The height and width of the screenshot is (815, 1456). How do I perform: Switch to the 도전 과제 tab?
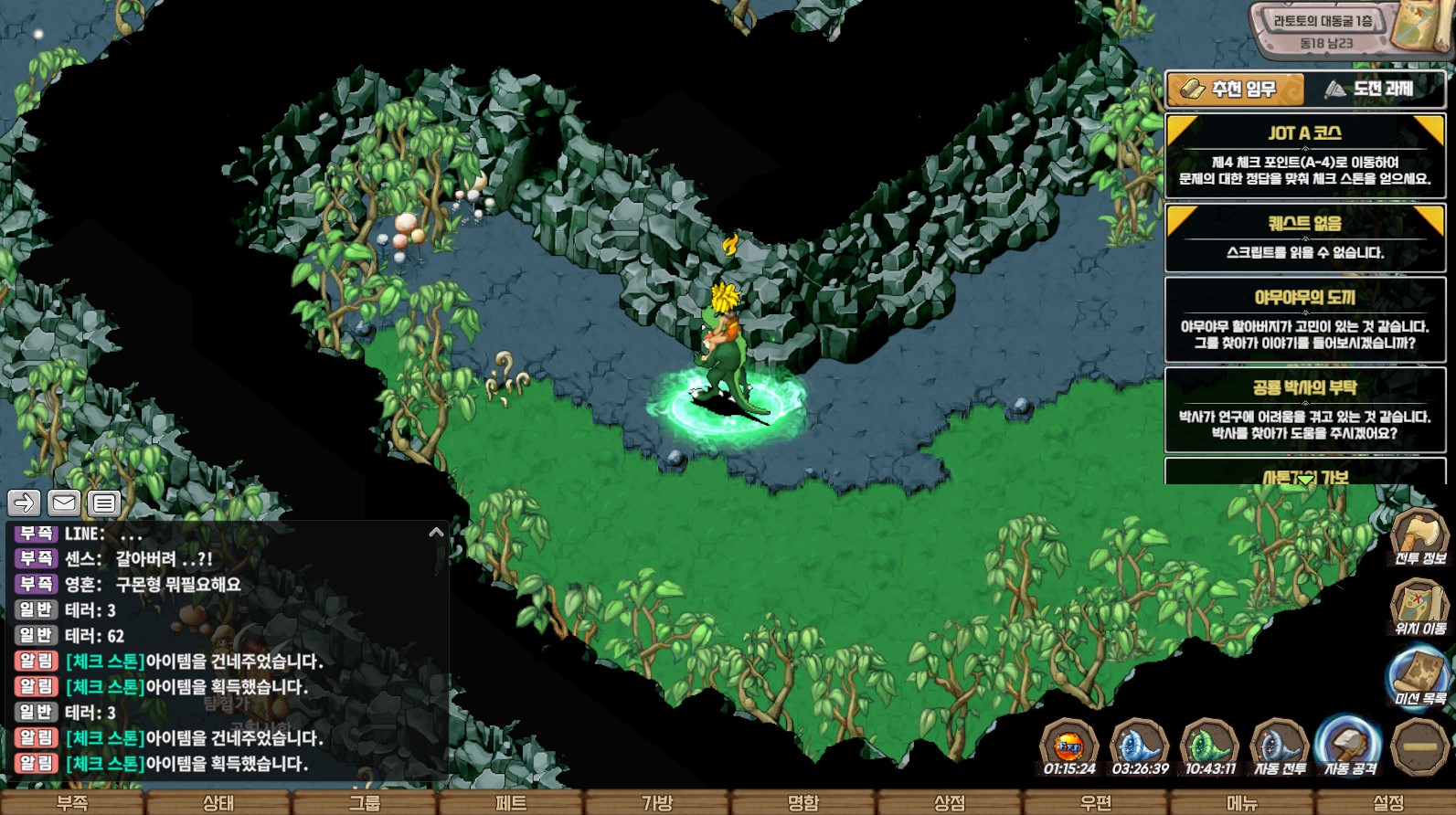click(1375, 90)
